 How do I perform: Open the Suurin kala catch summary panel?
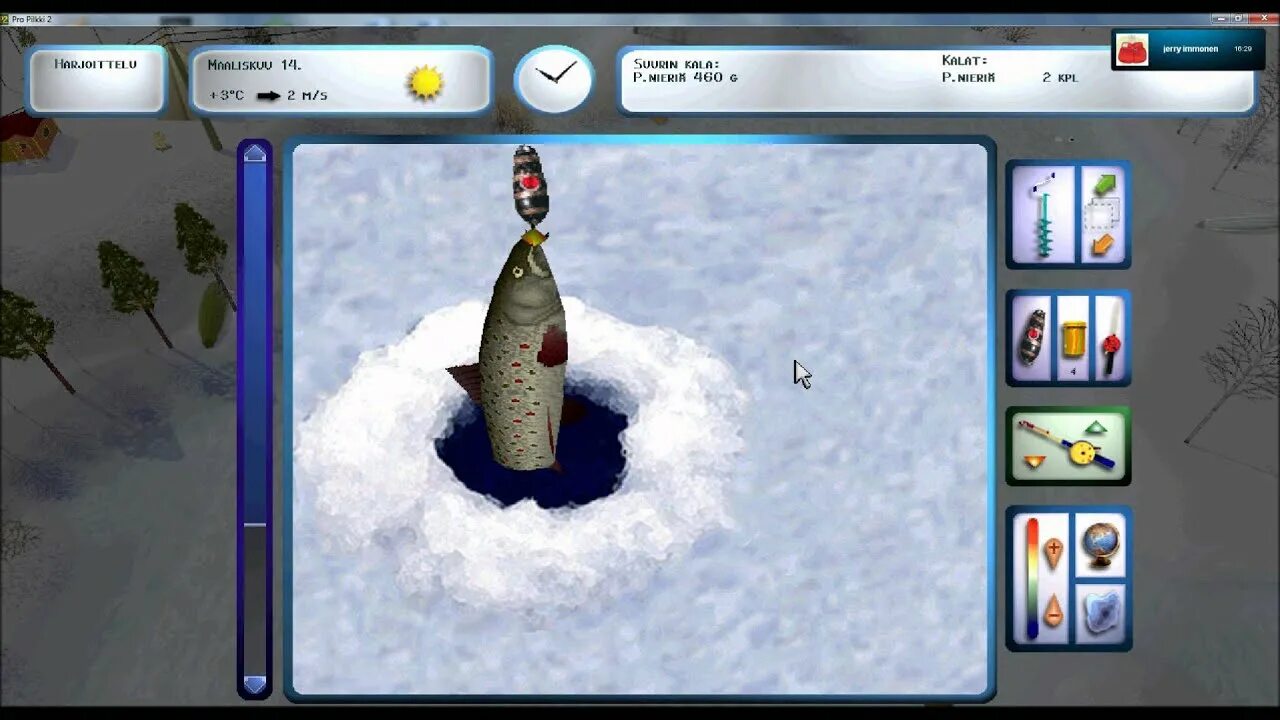(x=935, y=79)
